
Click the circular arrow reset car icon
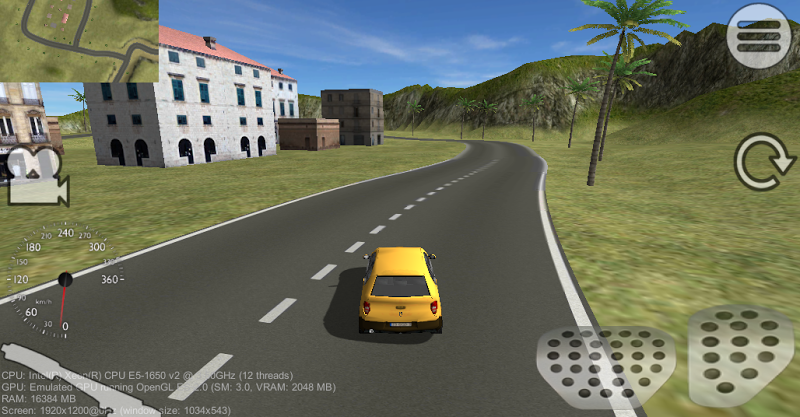pos(762,163)
